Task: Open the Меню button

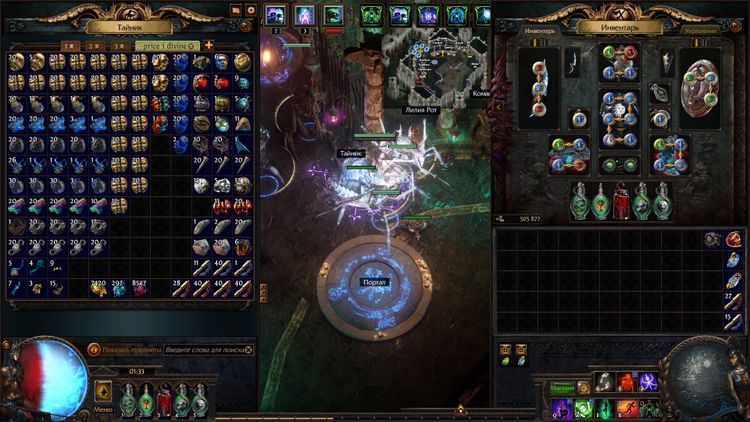Action: [x=103, y=393]
